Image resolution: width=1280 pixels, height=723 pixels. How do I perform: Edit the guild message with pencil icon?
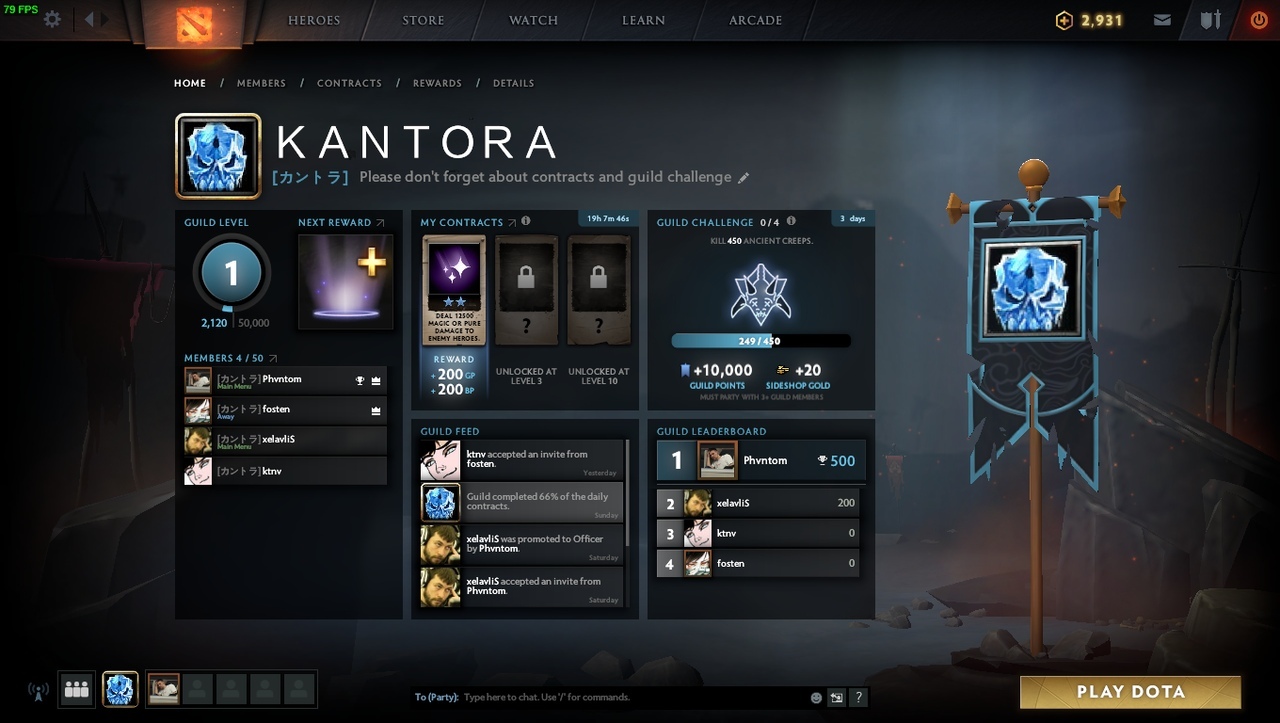tap(743, 178)
